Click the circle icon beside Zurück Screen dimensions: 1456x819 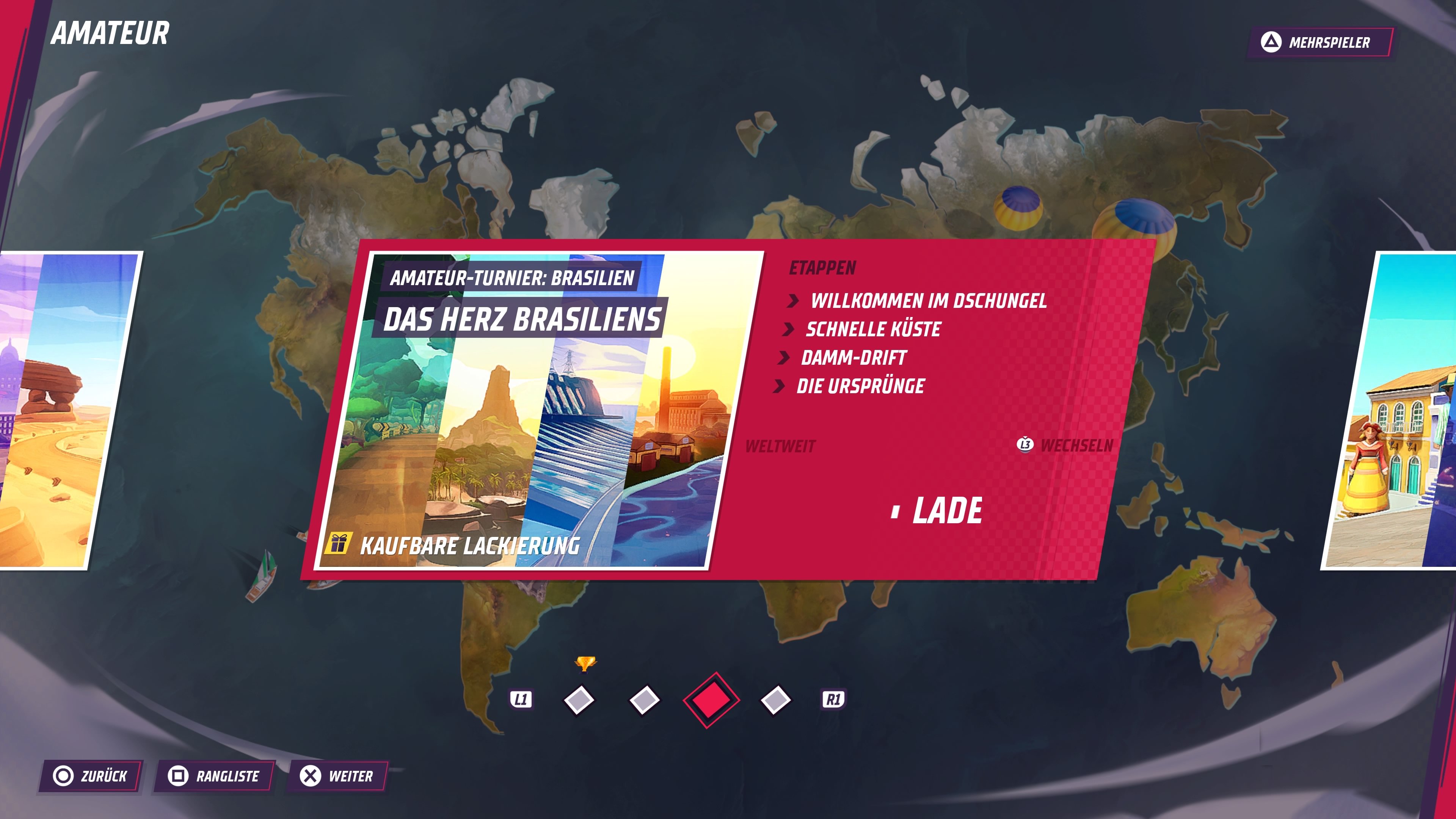[64, 777]
